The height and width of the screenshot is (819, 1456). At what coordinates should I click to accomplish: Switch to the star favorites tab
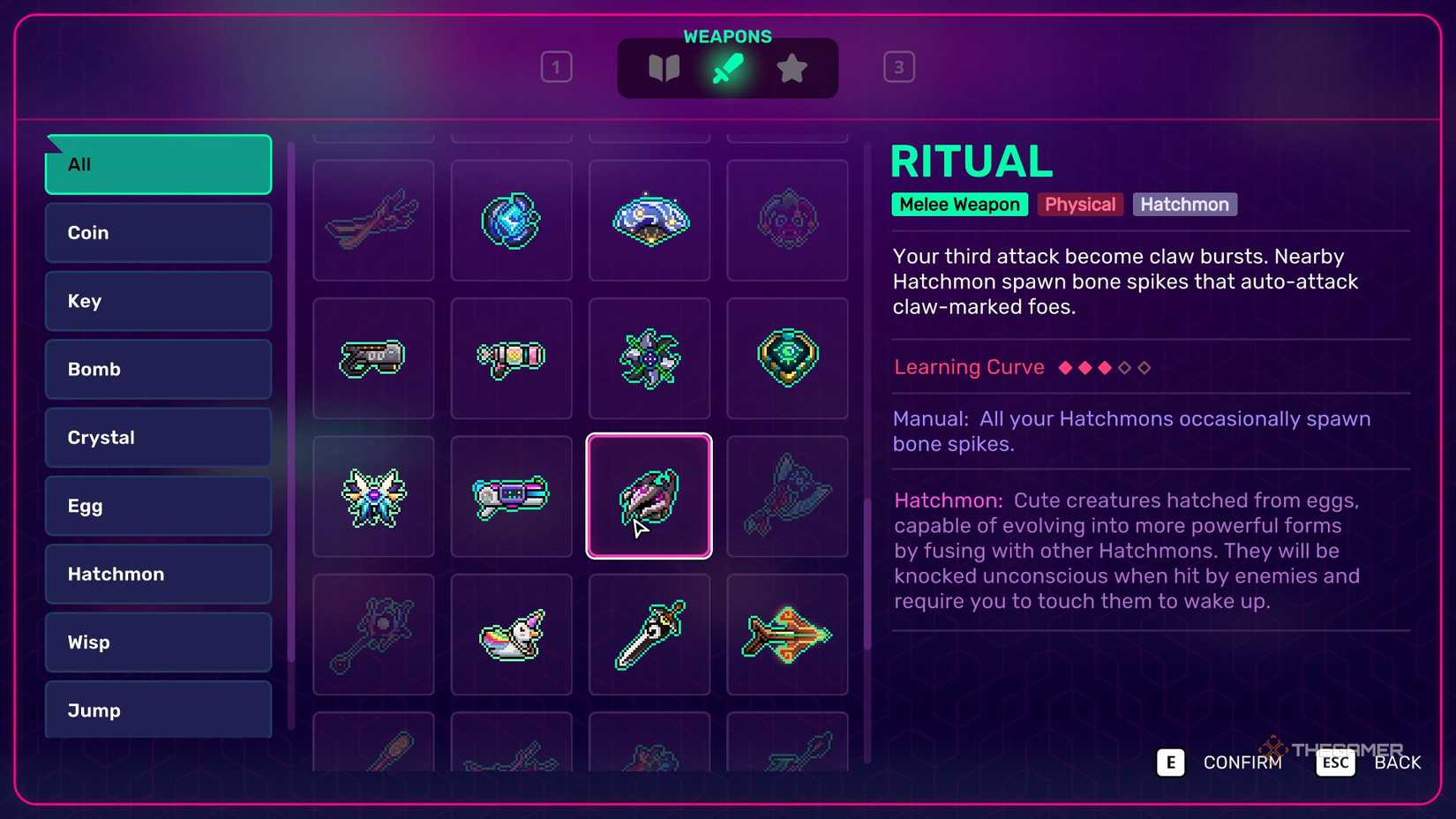coord(792,66)
